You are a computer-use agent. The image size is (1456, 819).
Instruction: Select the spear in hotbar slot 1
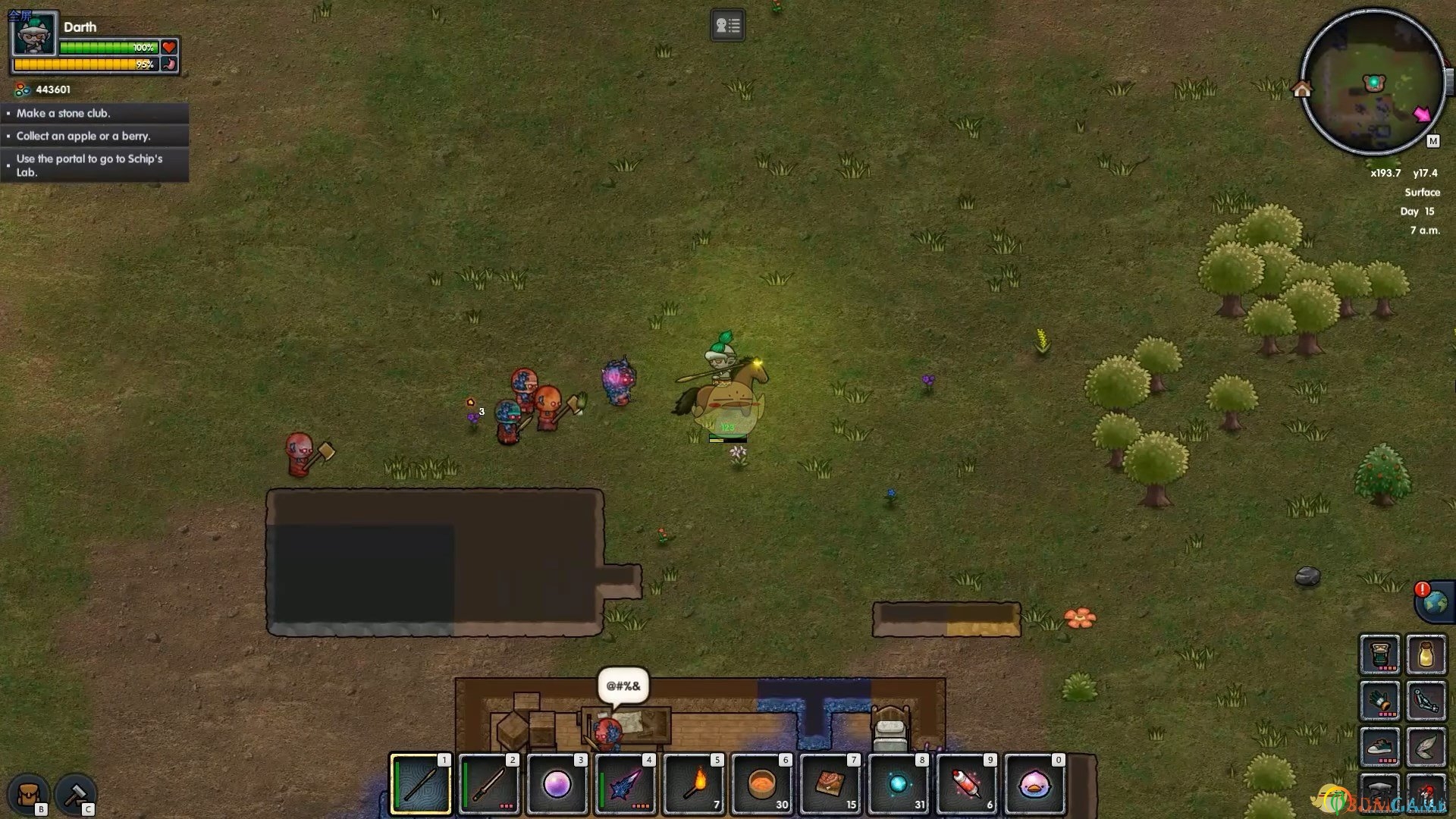tap(421, 784)
